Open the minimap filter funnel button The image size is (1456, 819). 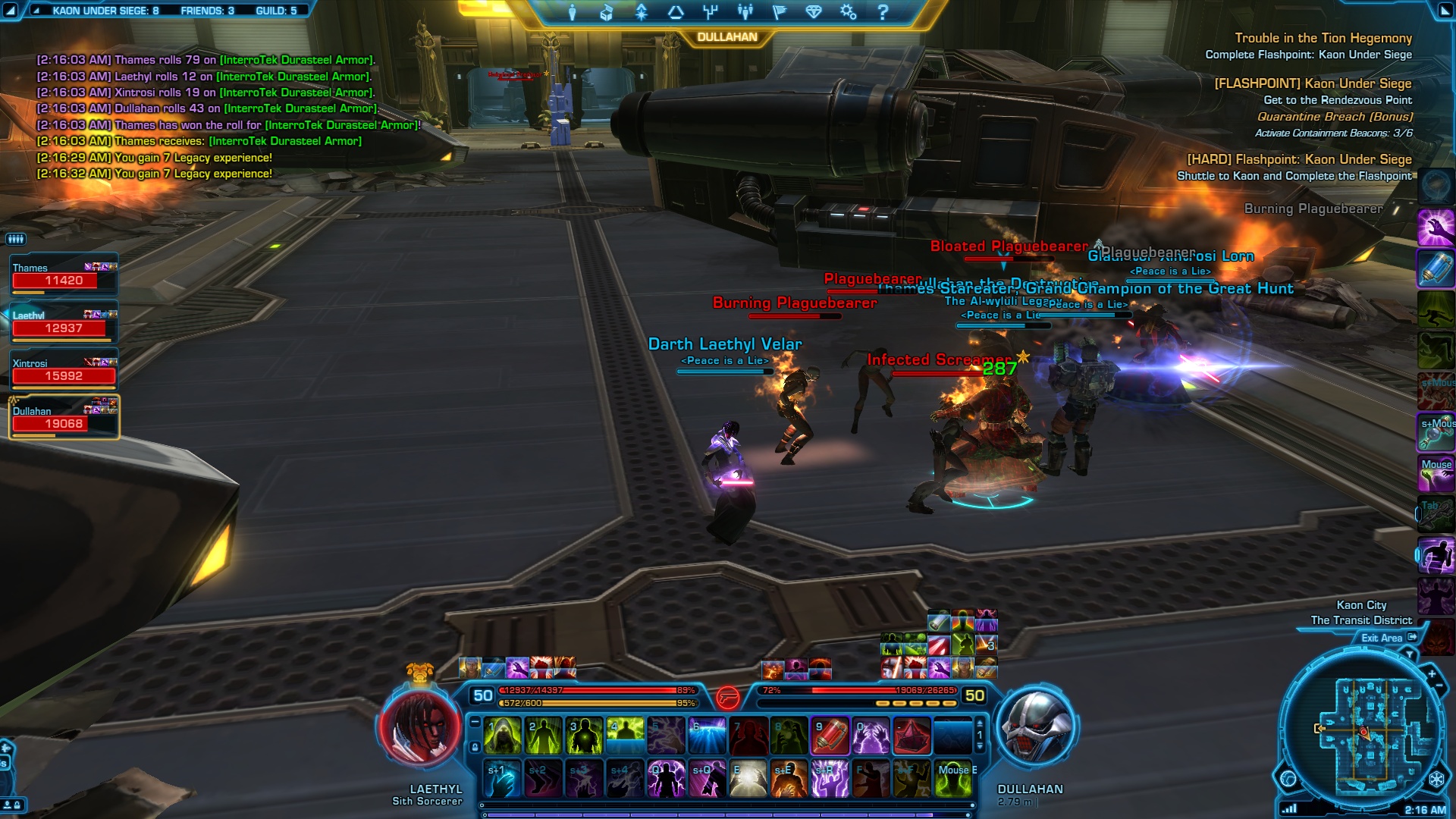pos(1410,654)
